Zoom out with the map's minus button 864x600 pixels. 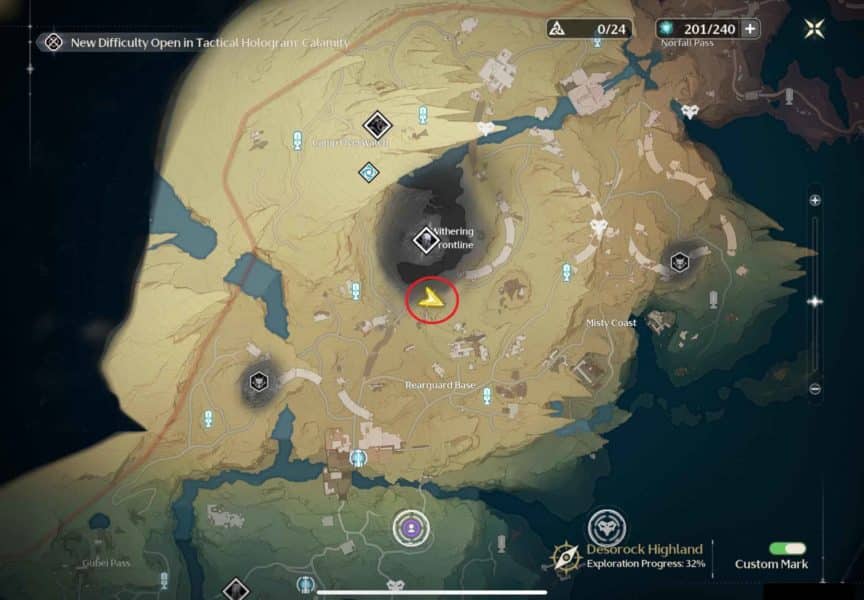point(815,388)
